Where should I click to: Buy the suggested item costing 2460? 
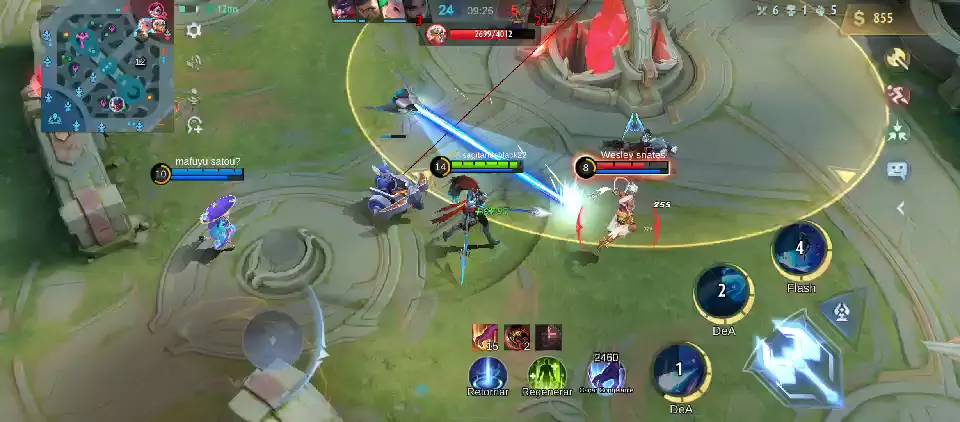tap(606, 376)
